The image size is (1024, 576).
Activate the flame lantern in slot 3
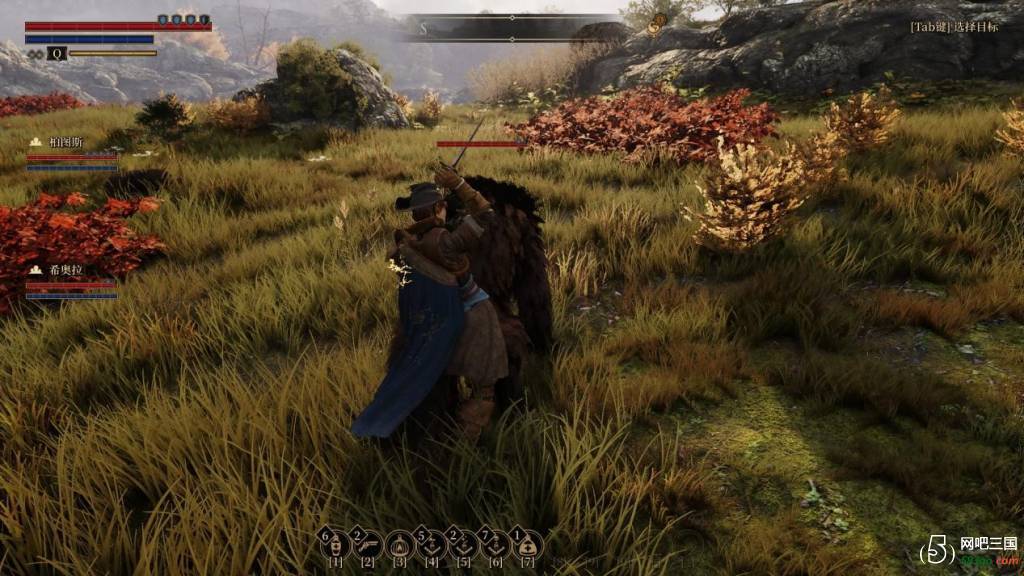[x=400, y=545]
